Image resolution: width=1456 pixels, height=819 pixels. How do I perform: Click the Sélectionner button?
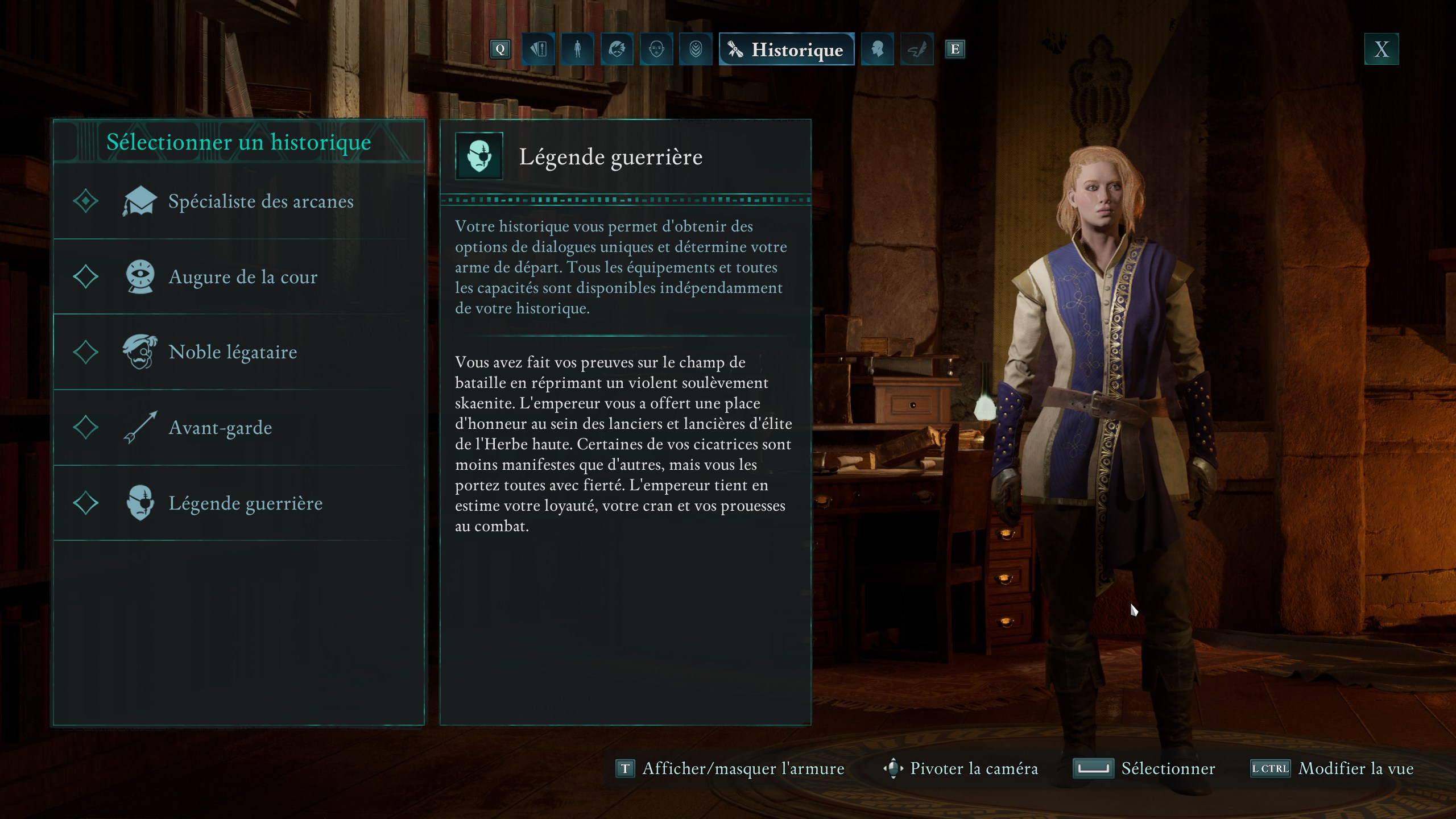point(1144,769)
